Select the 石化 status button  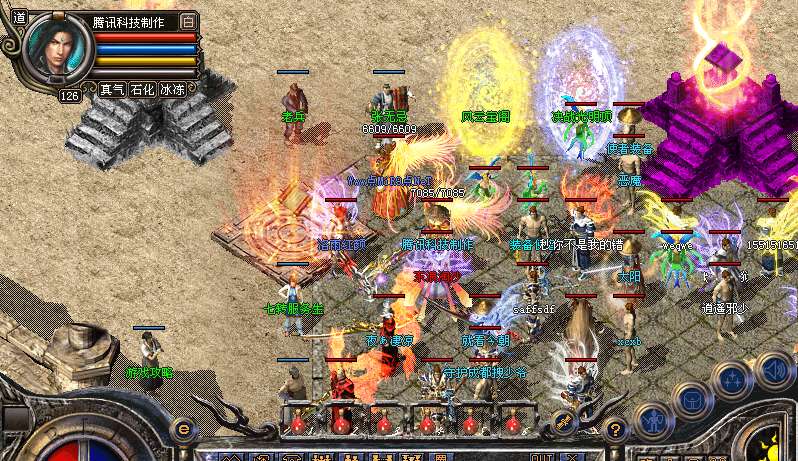pos(143,89)
